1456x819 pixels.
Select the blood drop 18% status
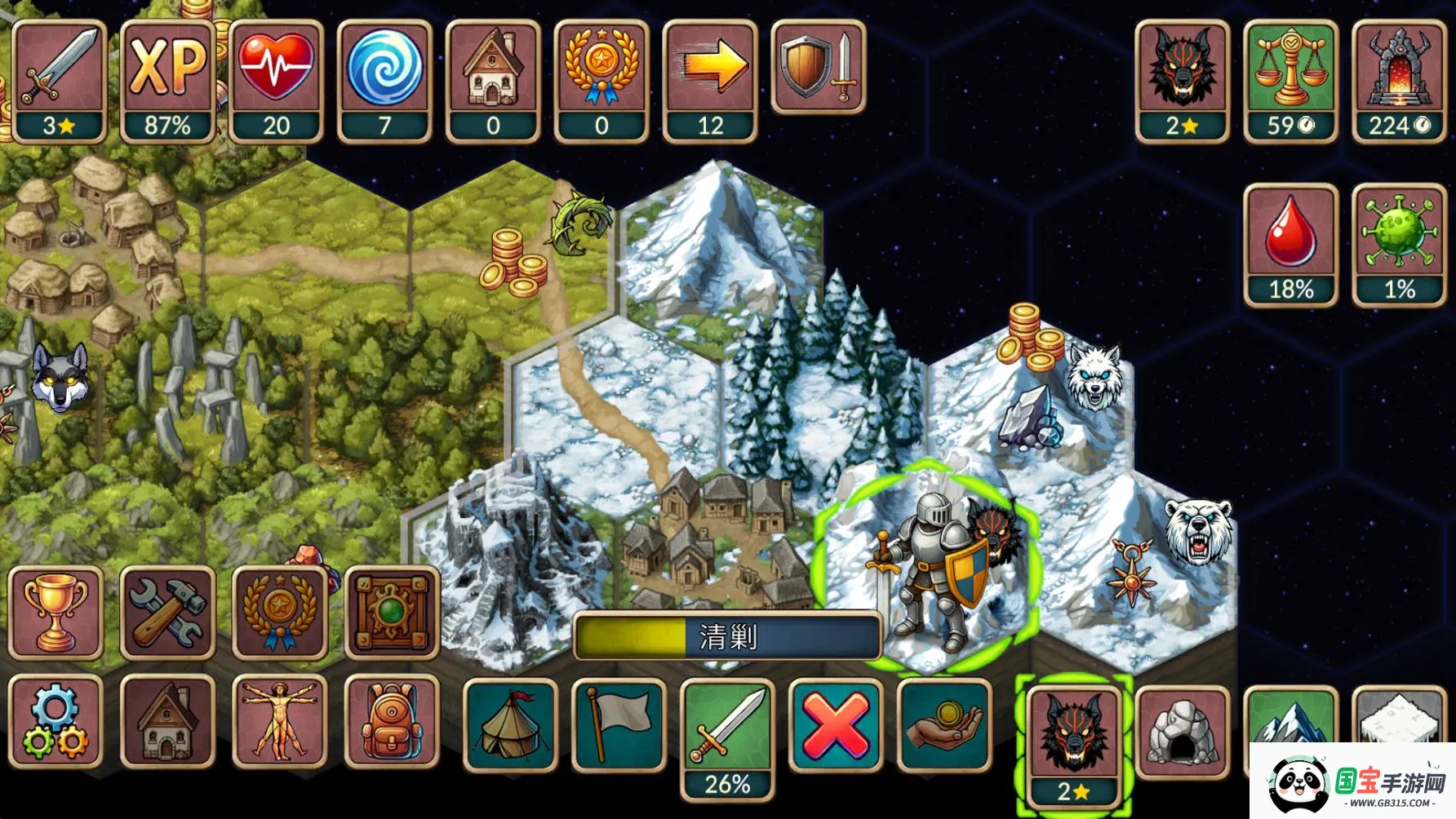coord(1290,245)
